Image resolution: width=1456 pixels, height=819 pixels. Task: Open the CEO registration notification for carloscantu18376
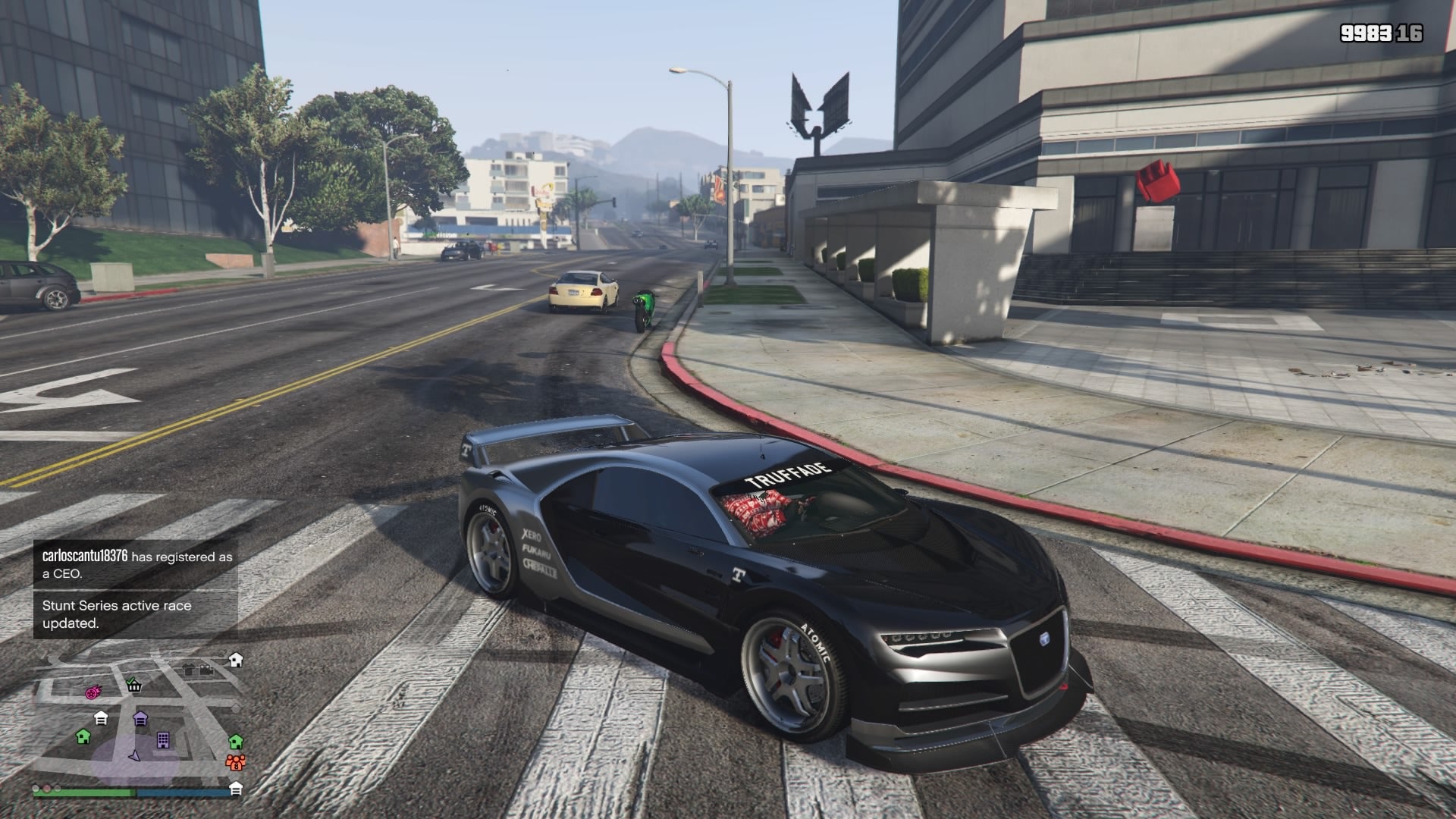tap(136, 565)
